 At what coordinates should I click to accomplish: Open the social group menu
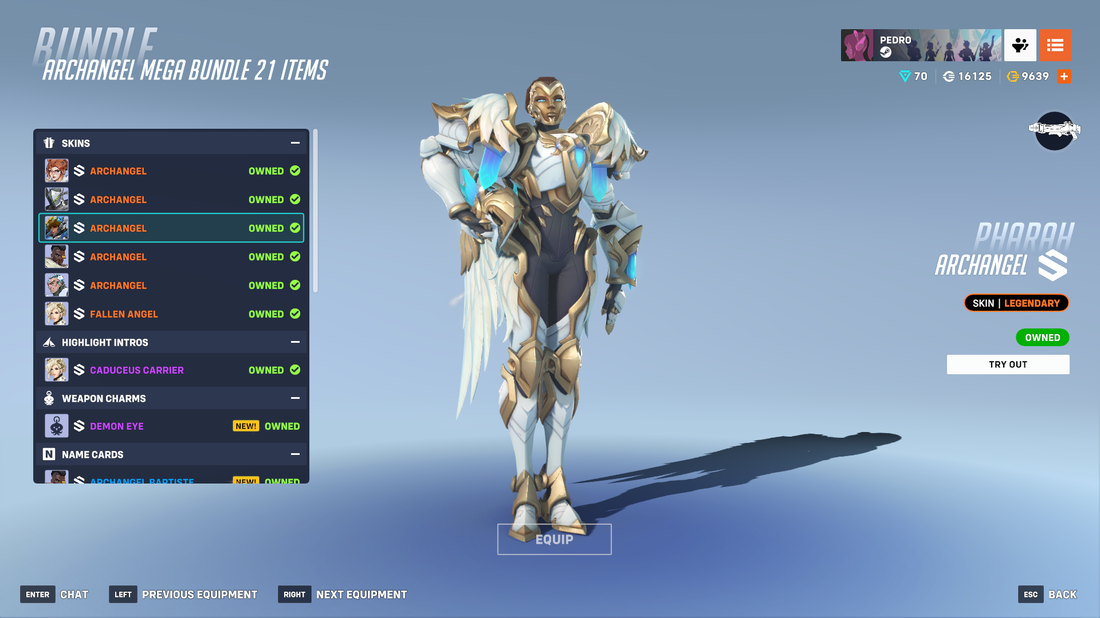(x=1020, y=46)
